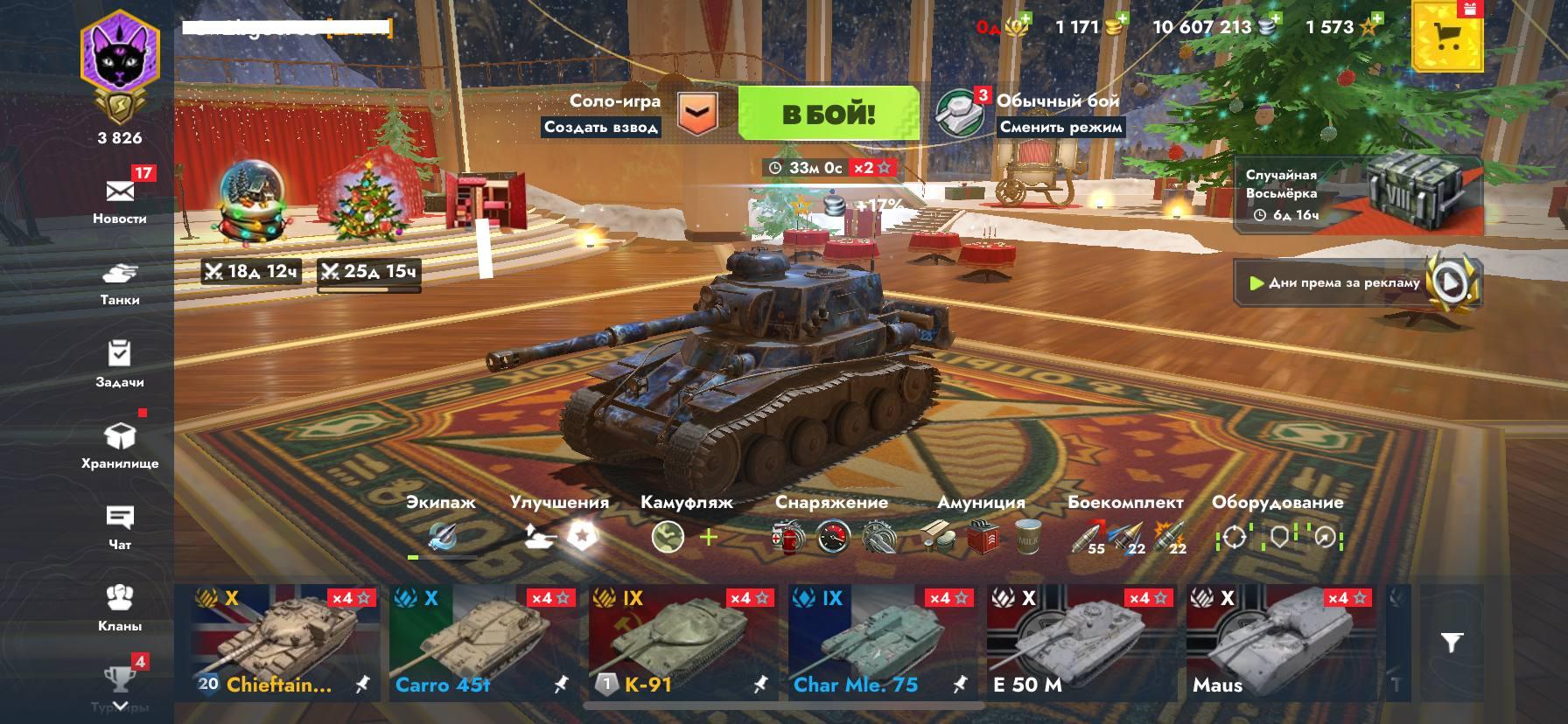Add camouflage with the plus icon
1568x724 pixels.
tap(708, 537)
